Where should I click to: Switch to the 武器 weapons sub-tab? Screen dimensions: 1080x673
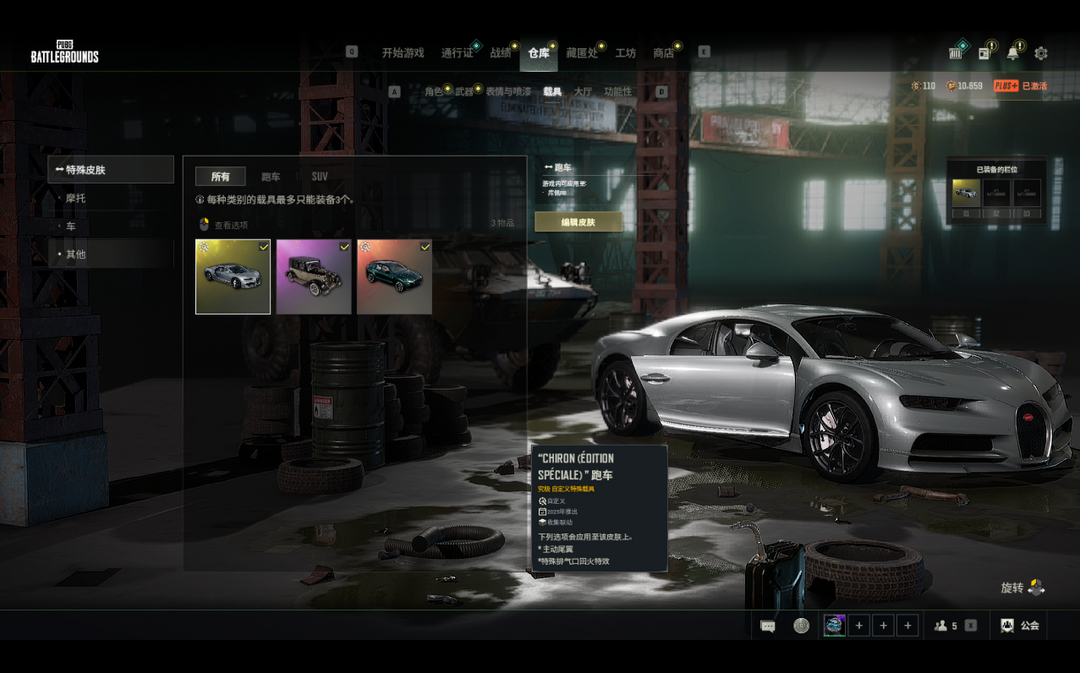point(464,92)
